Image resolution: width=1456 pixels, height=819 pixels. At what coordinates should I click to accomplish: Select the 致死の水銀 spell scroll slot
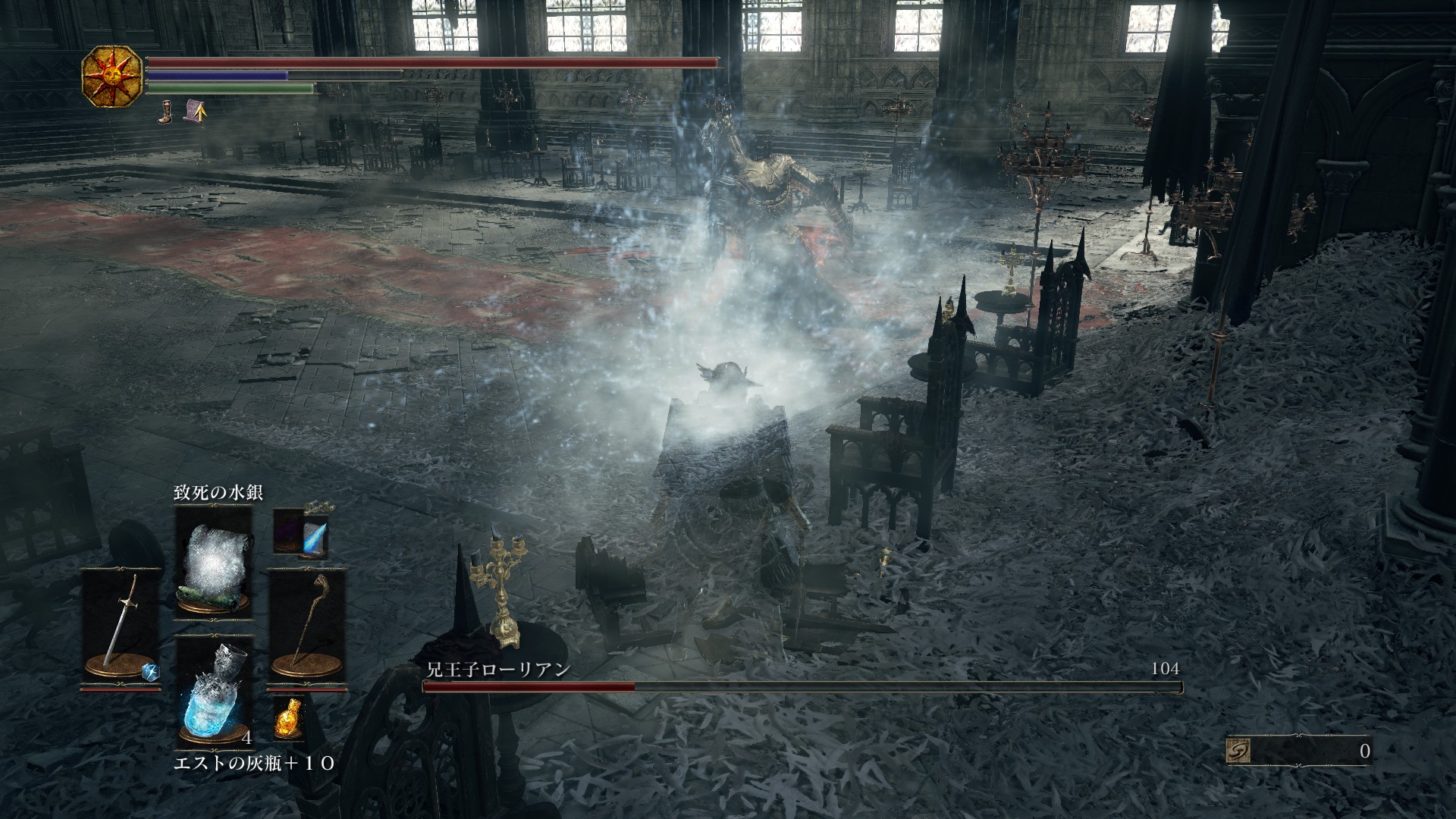coord(213,562)
